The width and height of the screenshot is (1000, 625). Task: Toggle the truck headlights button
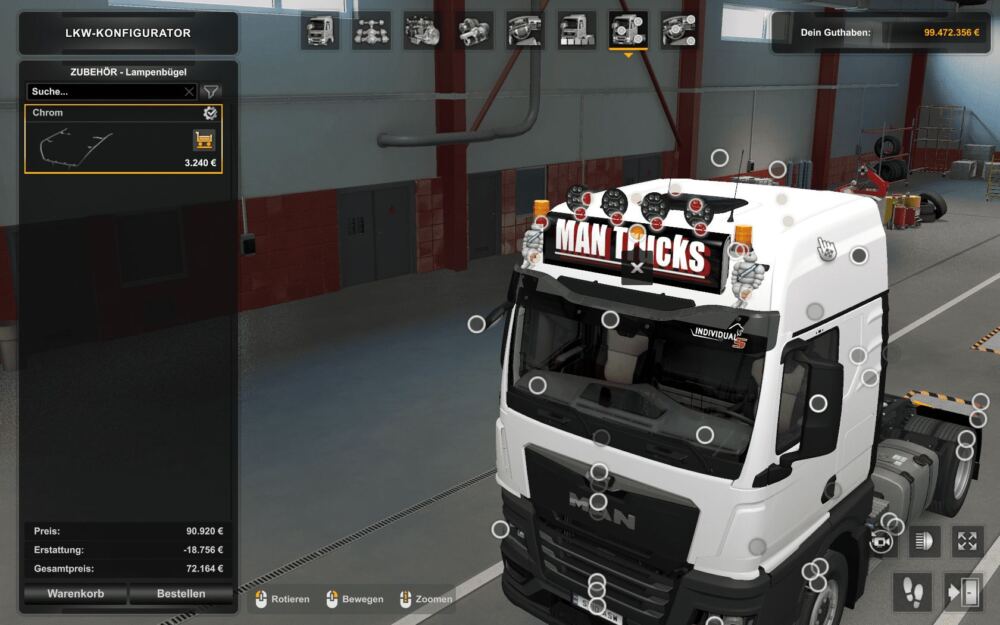coord(924,541)
